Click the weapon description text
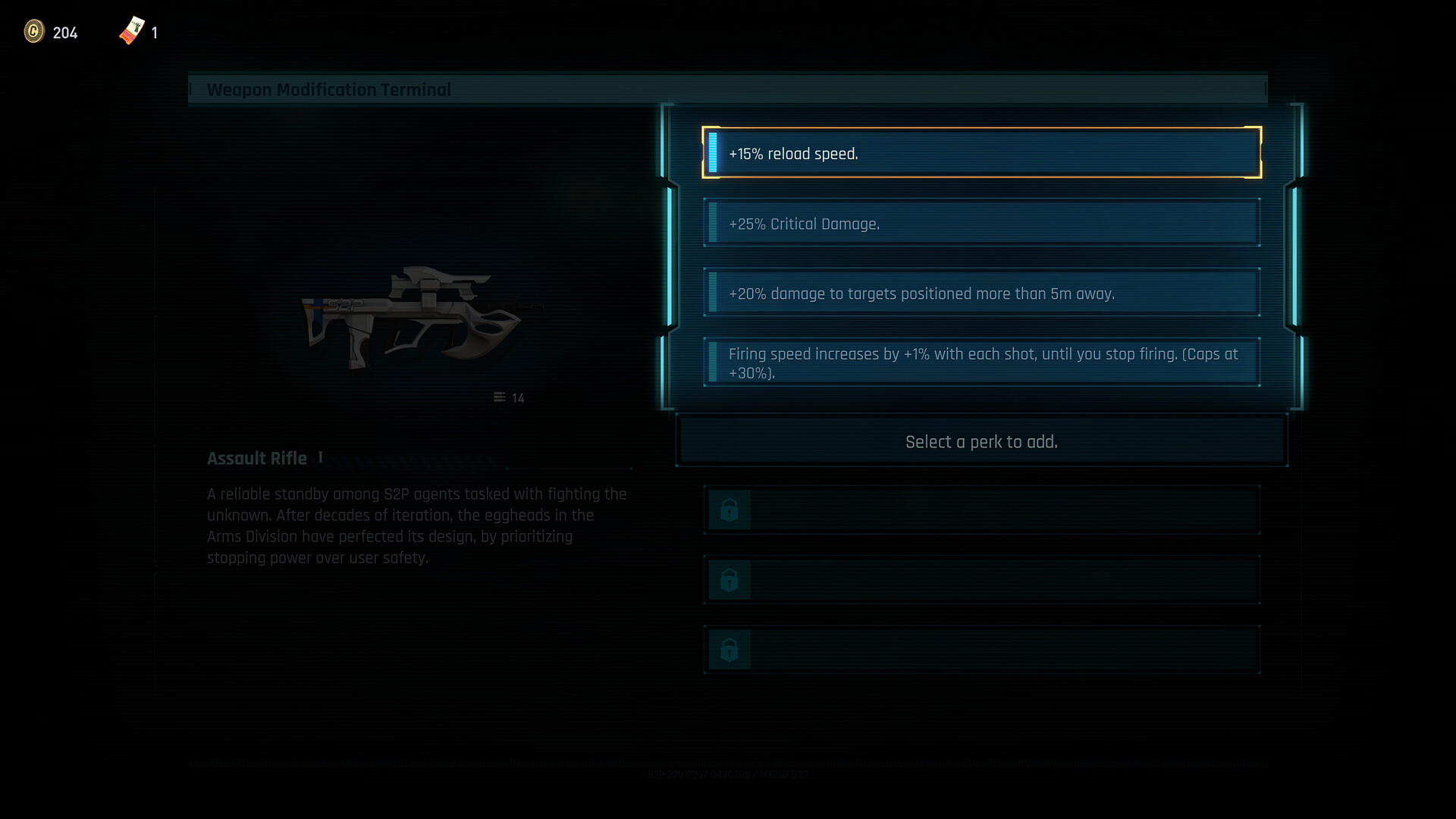The width and height of the screenshot is (1456, 819). [x=416, y=525]
